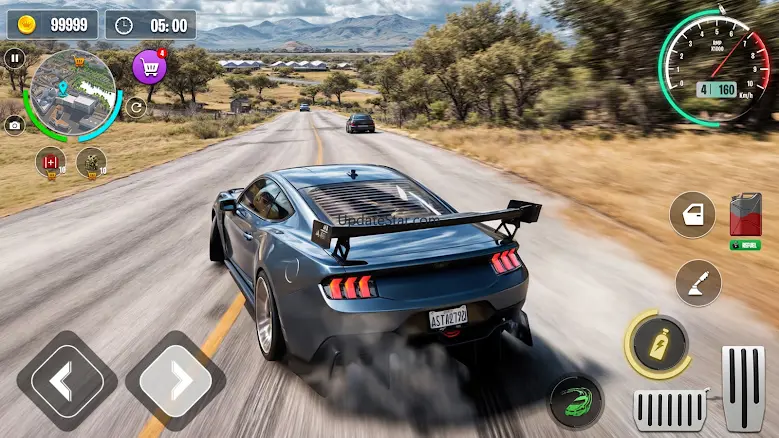Activate the nitro boost bottle
Screen dimensions: 779x438
659,345
